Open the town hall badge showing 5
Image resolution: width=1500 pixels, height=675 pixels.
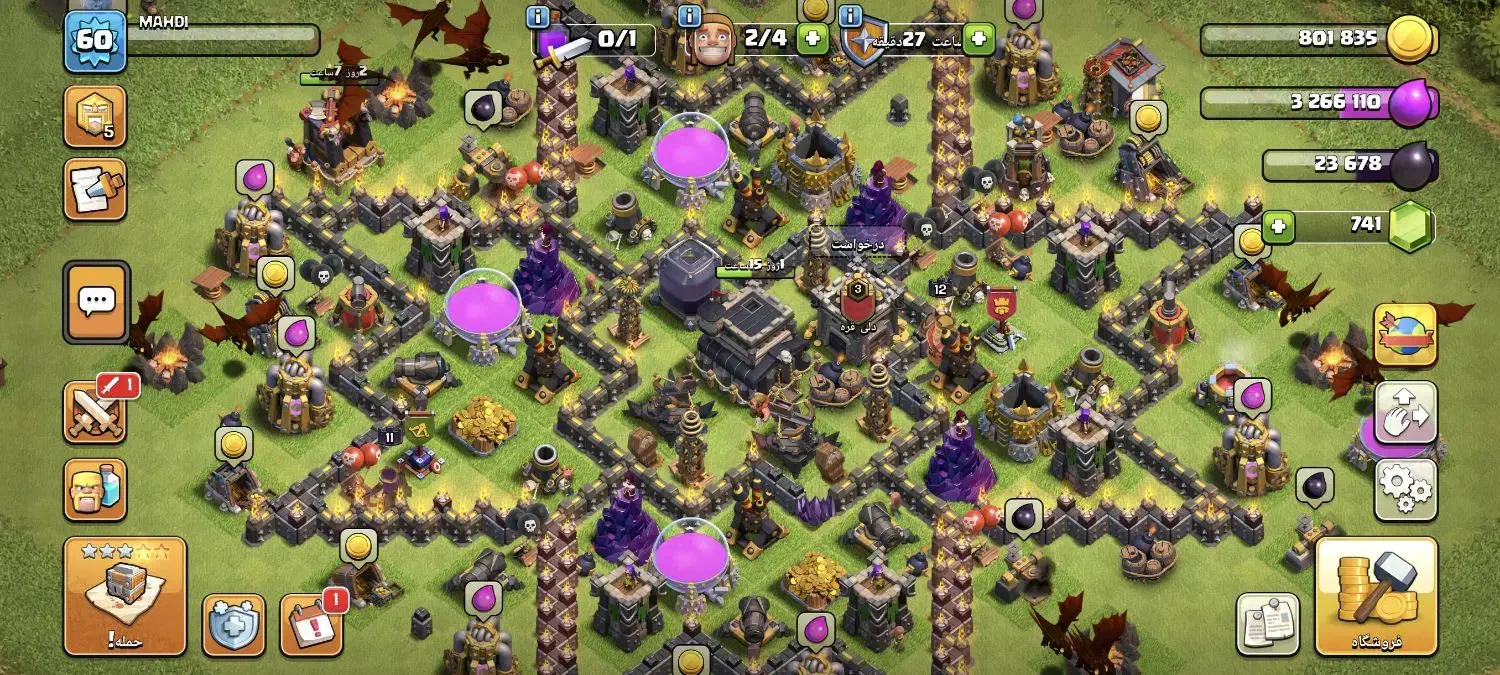click(x=95, y=116)
